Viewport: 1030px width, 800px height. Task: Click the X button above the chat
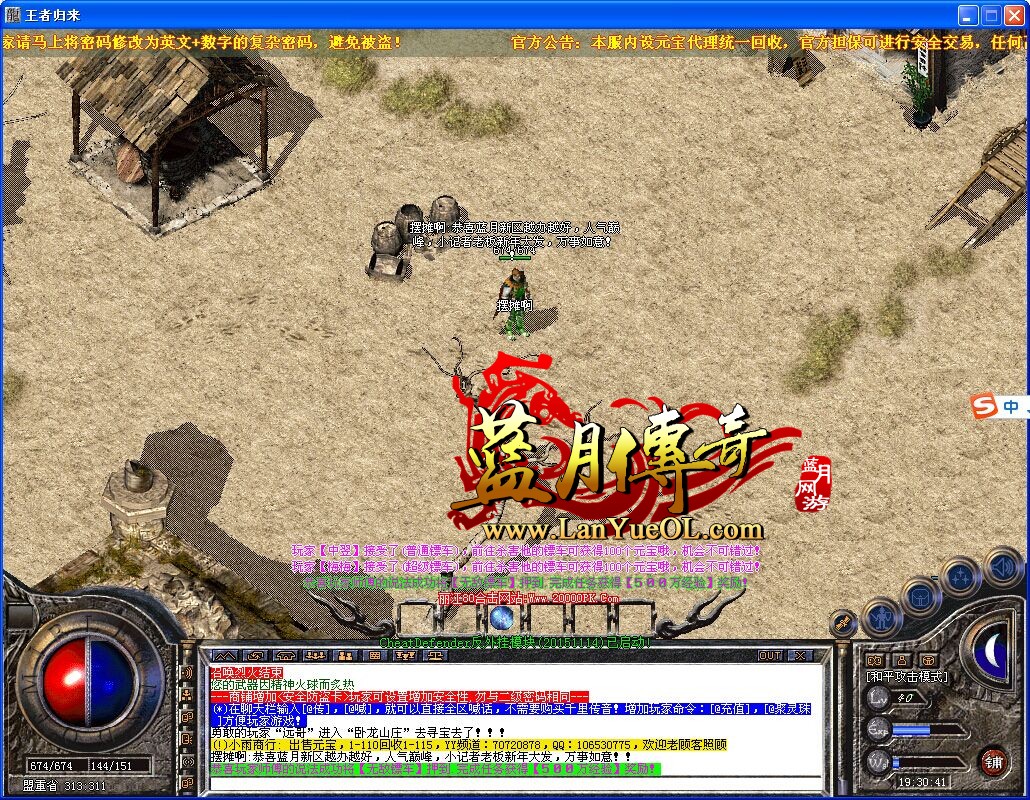point(800,656)
